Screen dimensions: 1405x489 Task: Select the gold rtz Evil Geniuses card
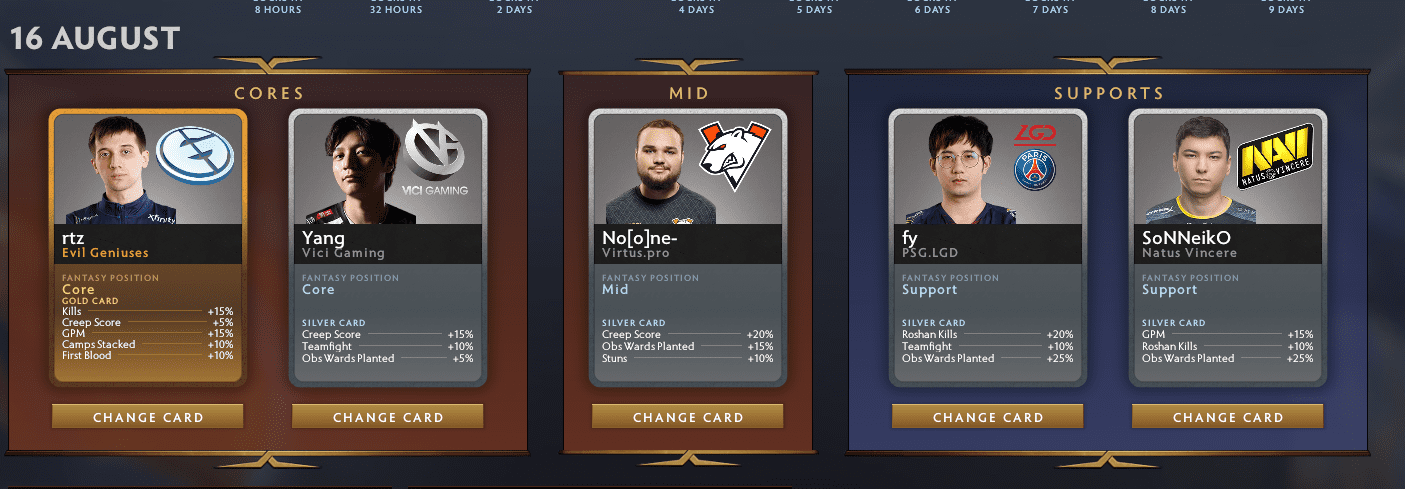click(x=148, y=247)
